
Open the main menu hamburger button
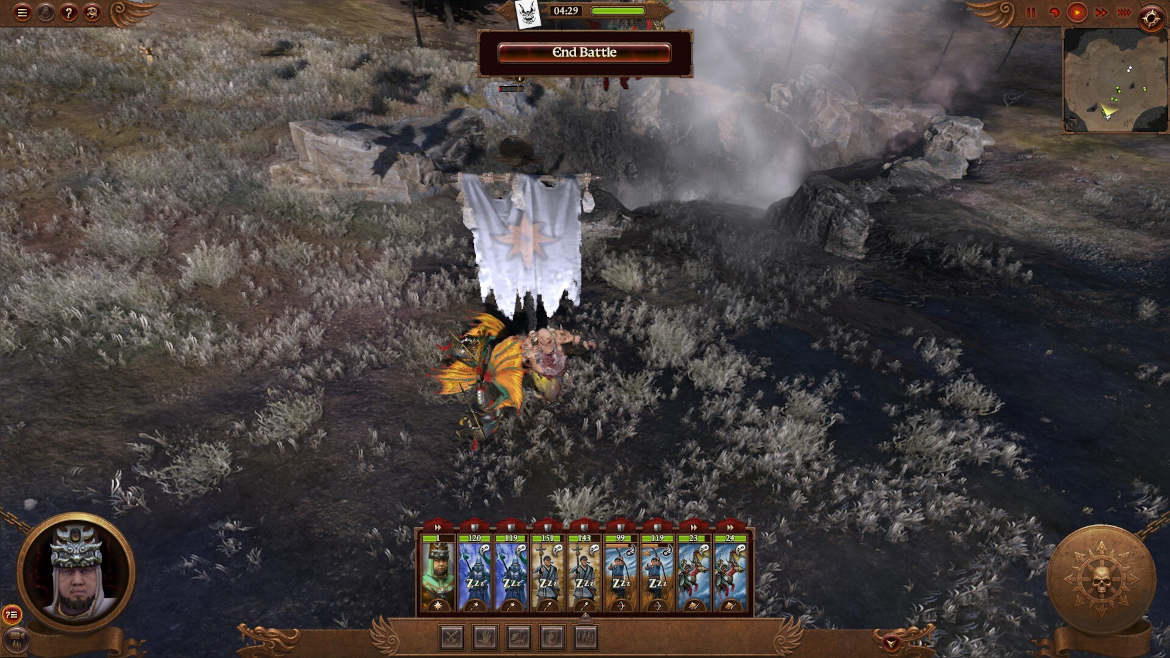(x=22, y=13)
